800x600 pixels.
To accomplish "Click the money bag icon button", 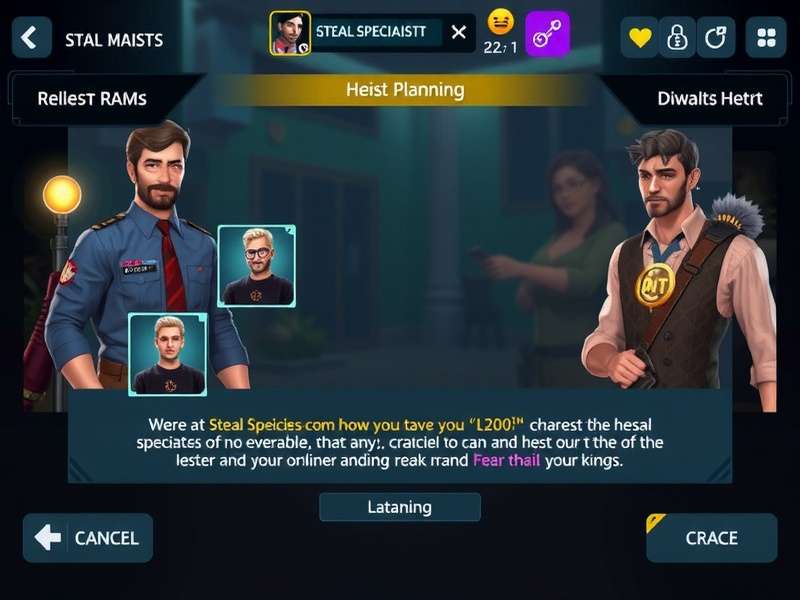I will [678, 38].
